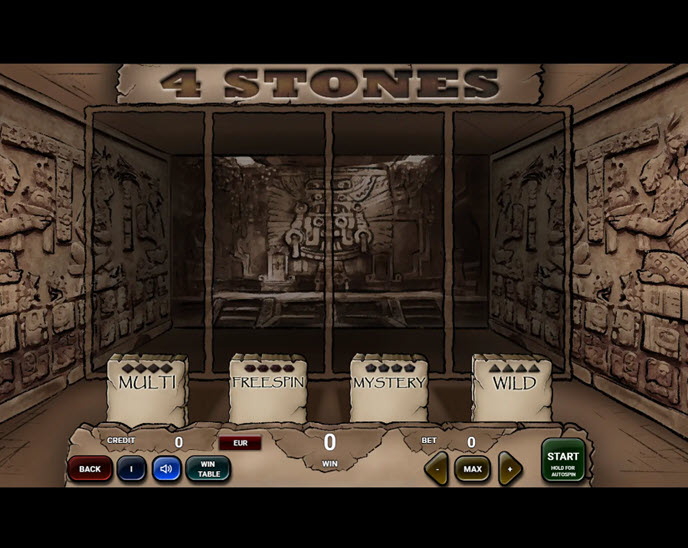Viewport: 688px width, 548px height.
Task: Decrease the bet with the minus arrow
Action: coord(436,469)
